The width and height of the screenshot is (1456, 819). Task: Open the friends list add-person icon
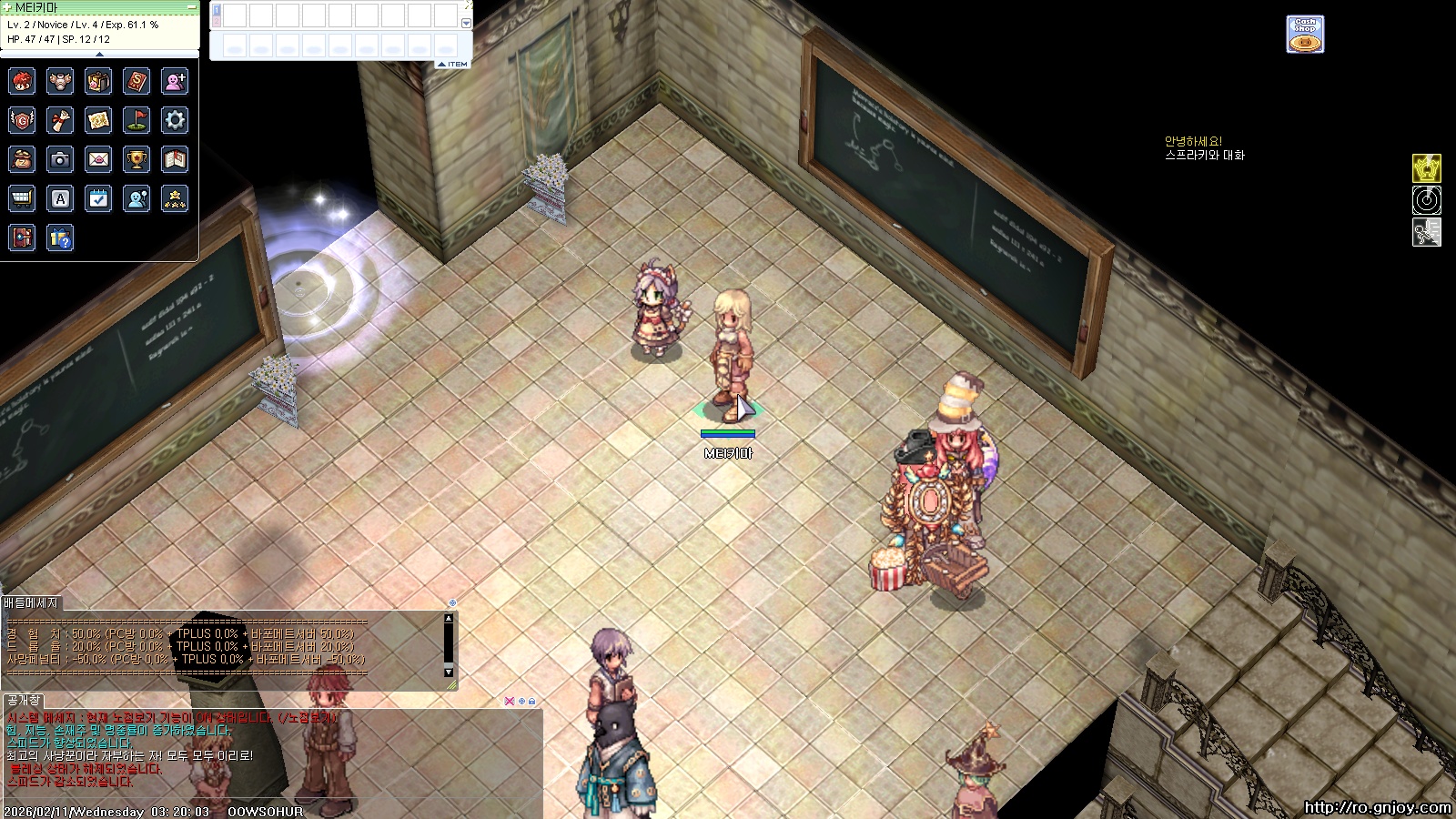[x=175, y=81]
